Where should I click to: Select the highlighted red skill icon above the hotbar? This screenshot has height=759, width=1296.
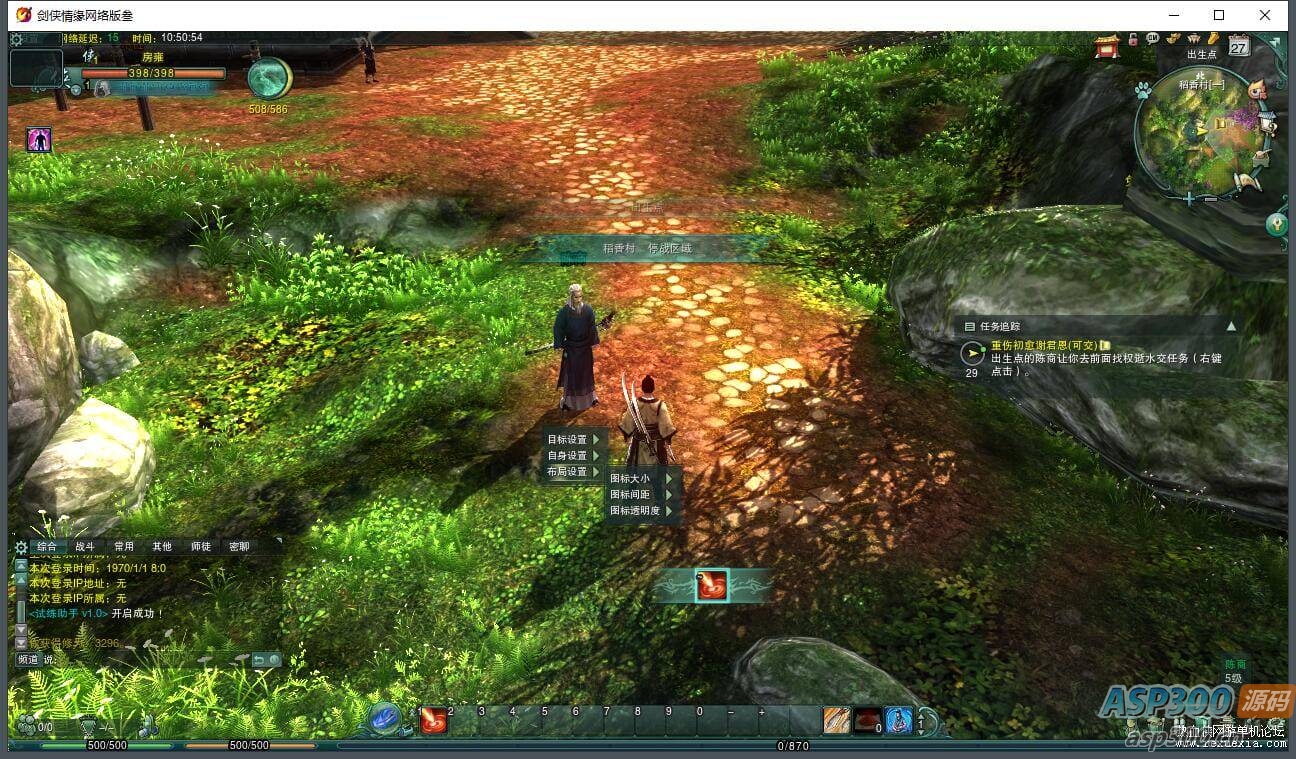[x=712, y=586]
